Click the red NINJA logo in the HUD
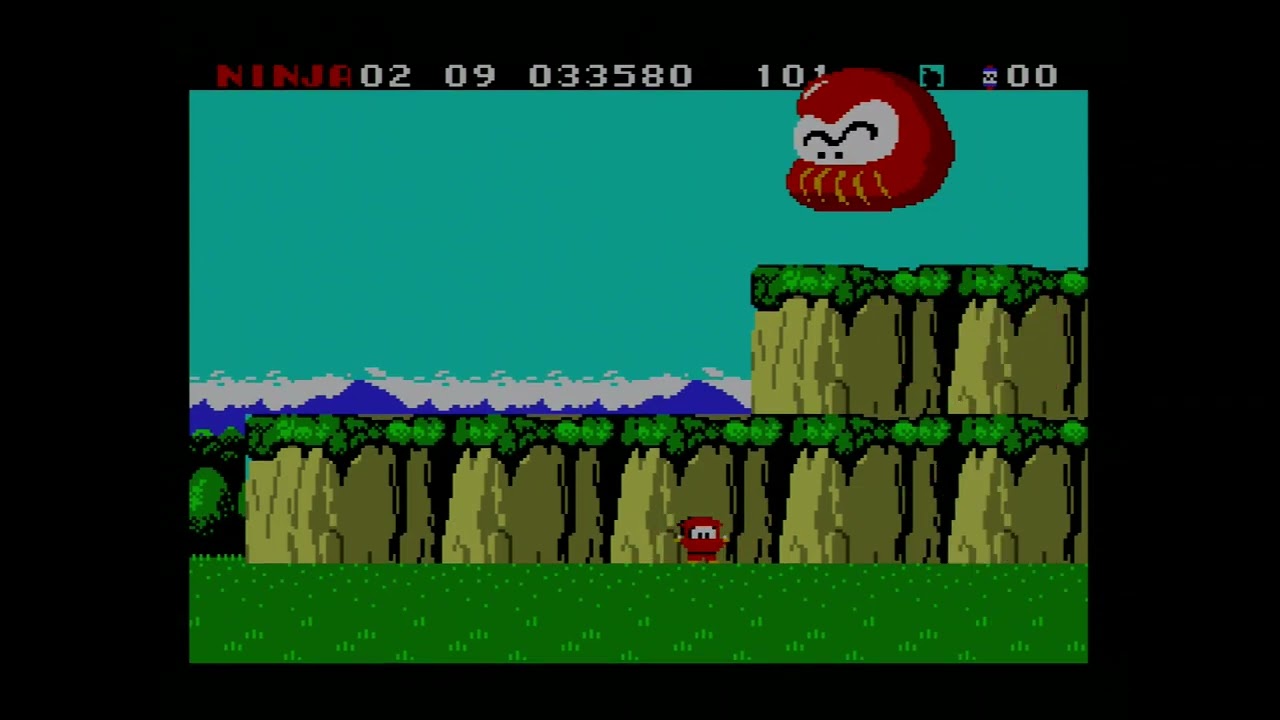1280x720 pixels. [282, 76]
